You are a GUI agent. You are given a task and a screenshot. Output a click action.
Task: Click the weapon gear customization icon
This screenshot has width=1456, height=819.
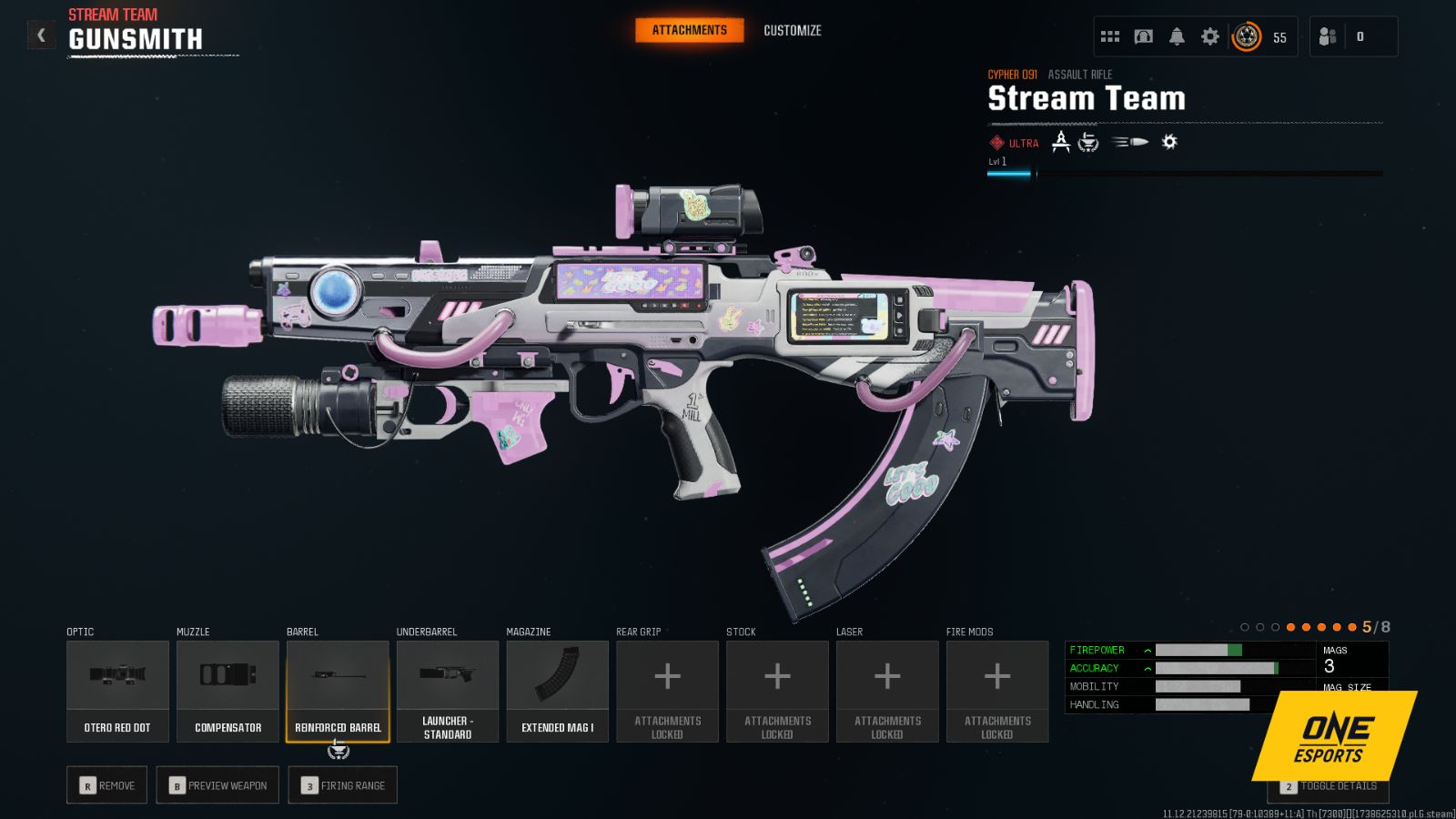click(x=1168, y=142)
